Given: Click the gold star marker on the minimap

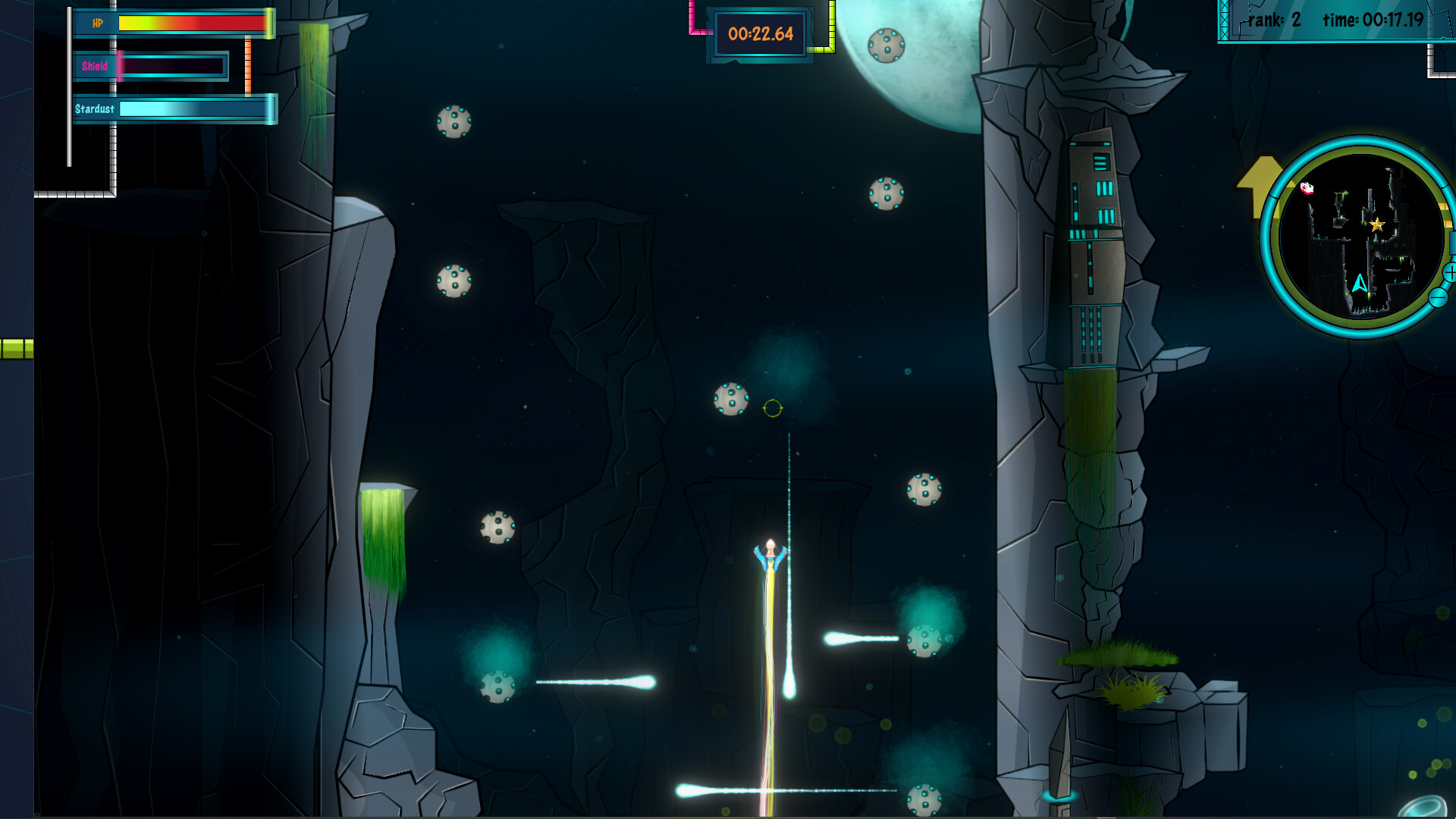Looking at the screenshot, I should [x=1377, y=224].
